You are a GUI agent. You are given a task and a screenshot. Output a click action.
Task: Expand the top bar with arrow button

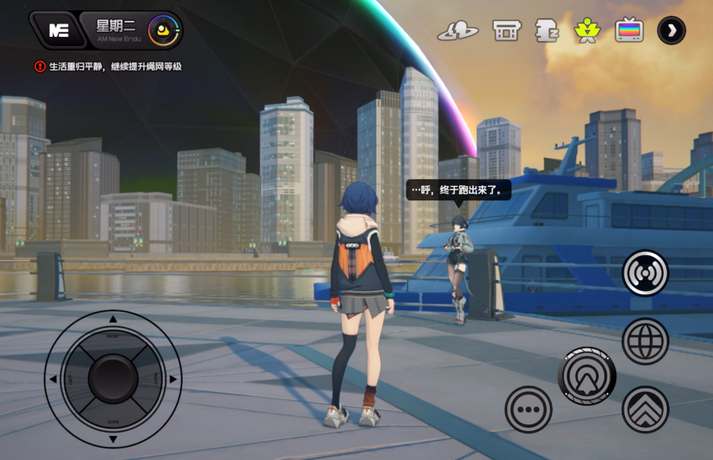[x=671, y=30]
